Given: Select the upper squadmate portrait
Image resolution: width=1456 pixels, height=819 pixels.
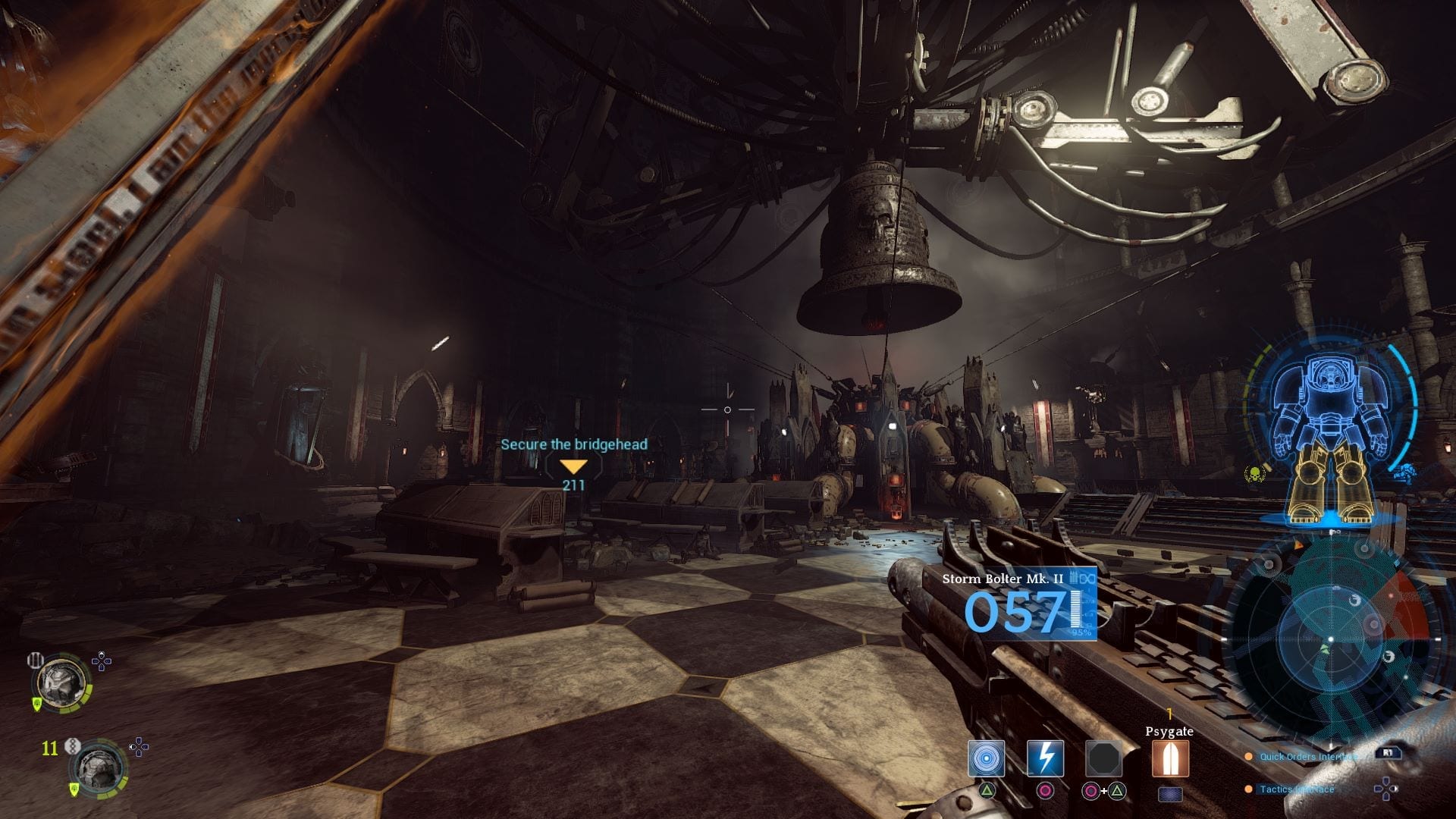Looking at the screenshot, I should (x=62, y=684).
